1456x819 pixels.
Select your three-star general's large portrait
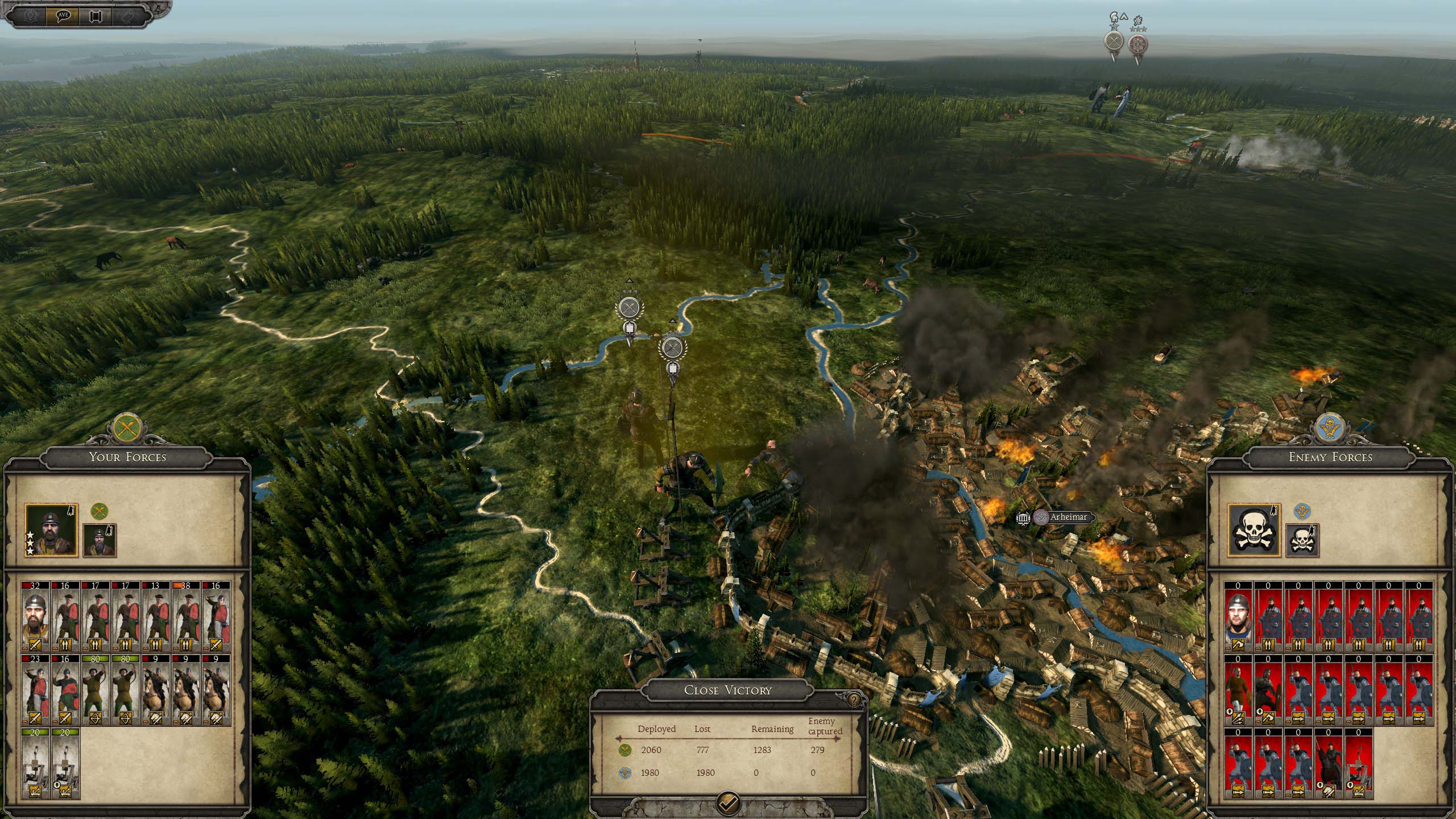(x=51, y=530)
